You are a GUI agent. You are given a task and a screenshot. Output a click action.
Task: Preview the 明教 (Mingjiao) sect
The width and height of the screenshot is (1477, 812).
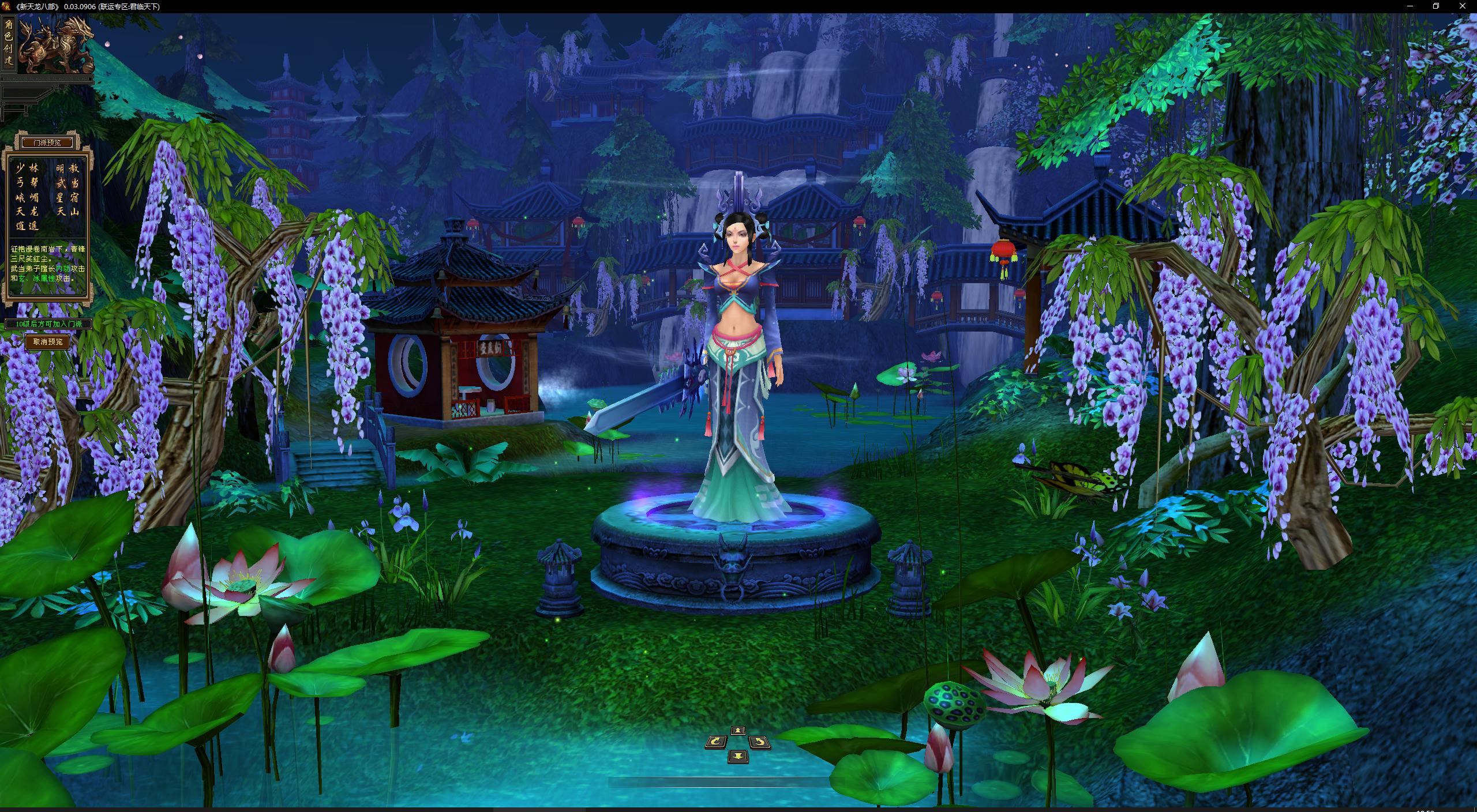[x=68, y=168]
